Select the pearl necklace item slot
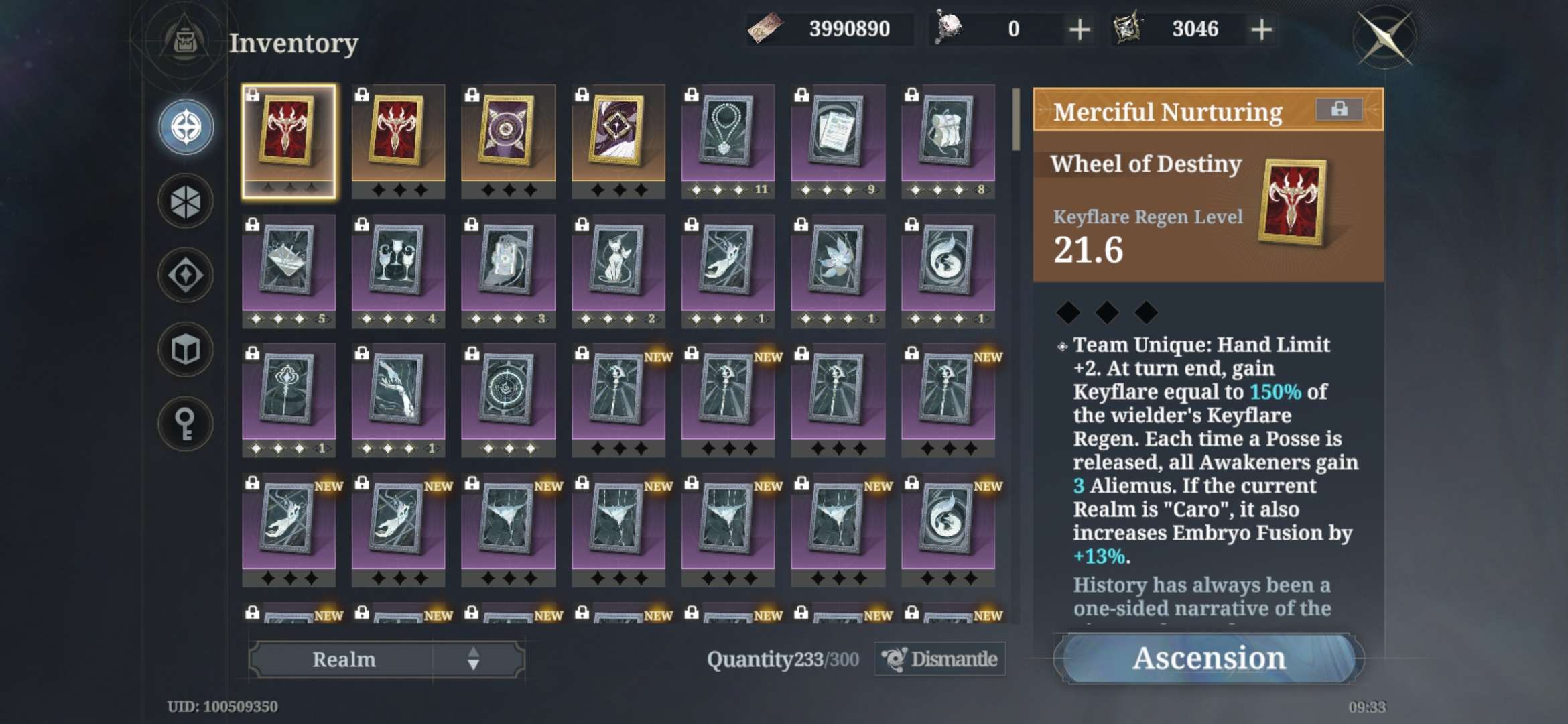Image resolution: width=1568 pixels, height=724 pixels. point(728,133)
